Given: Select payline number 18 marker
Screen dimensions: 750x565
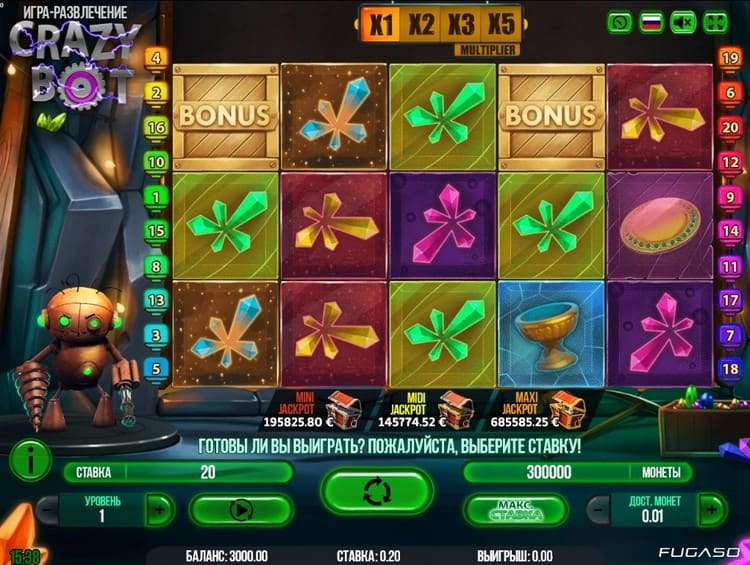Looking at the screenshot, I should pos(729,369).
